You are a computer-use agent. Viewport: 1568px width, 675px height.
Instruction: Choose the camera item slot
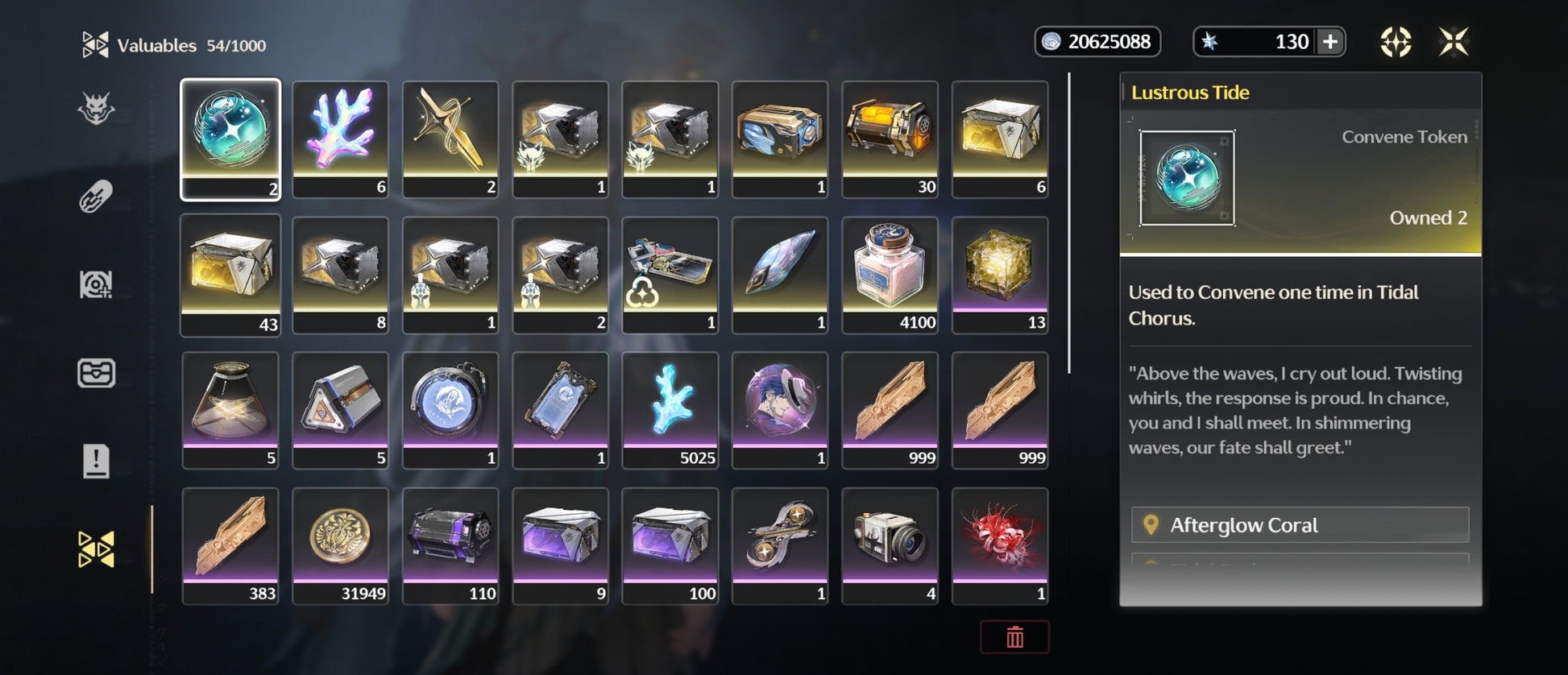click(890, 545)
